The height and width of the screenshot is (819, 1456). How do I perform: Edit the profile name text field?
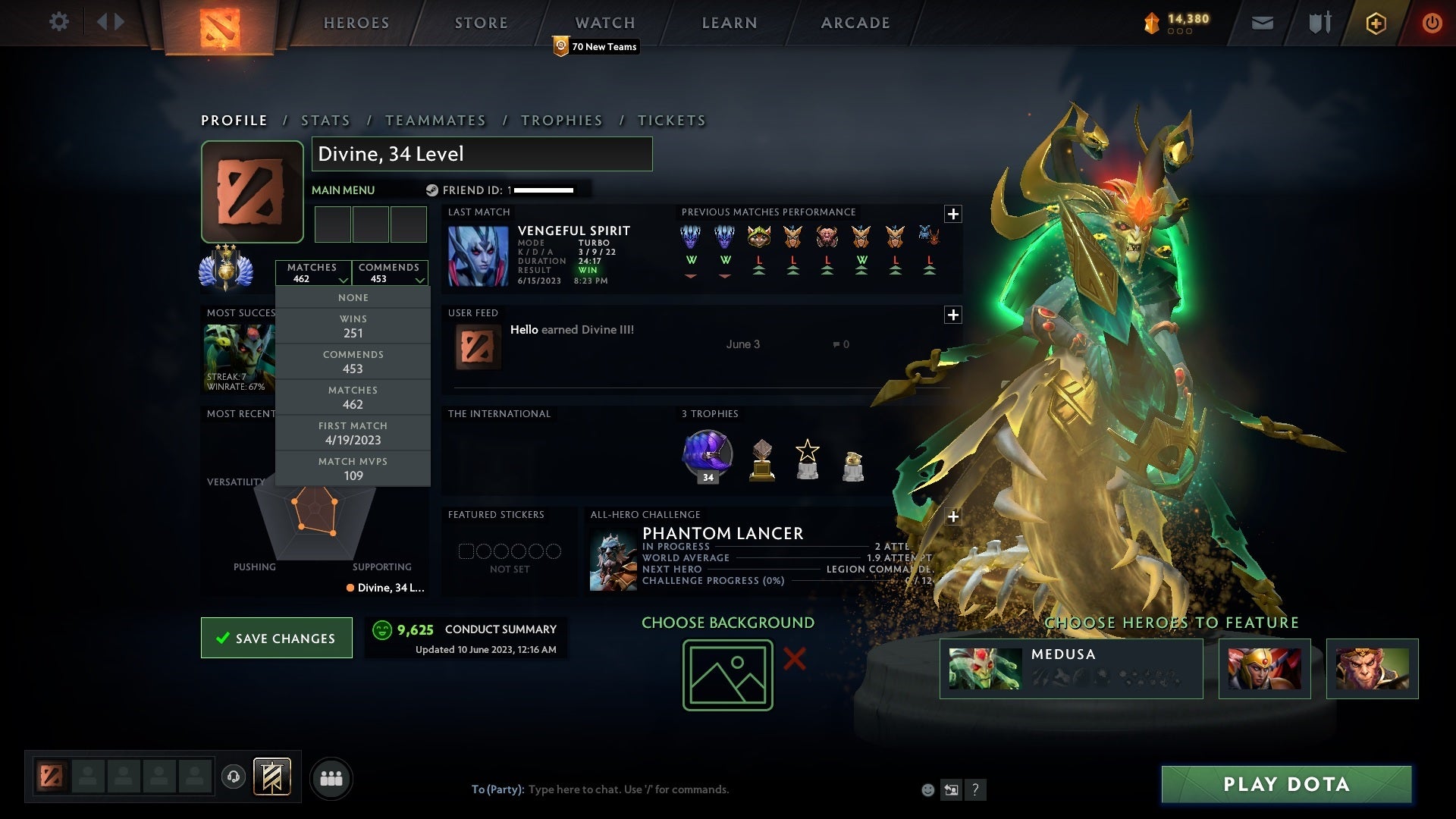[x=482, y=154]
